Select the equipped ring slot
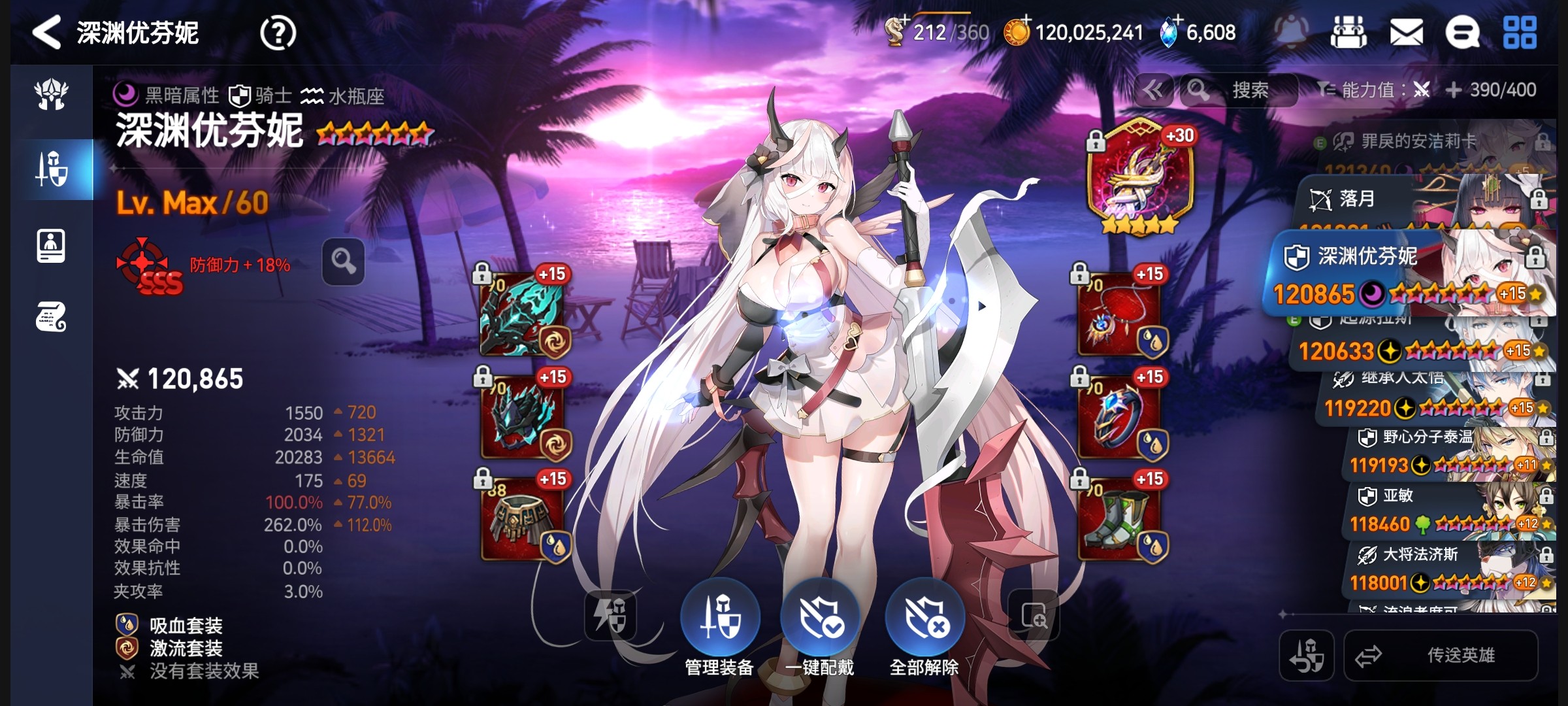 (x=1120, y=417)
